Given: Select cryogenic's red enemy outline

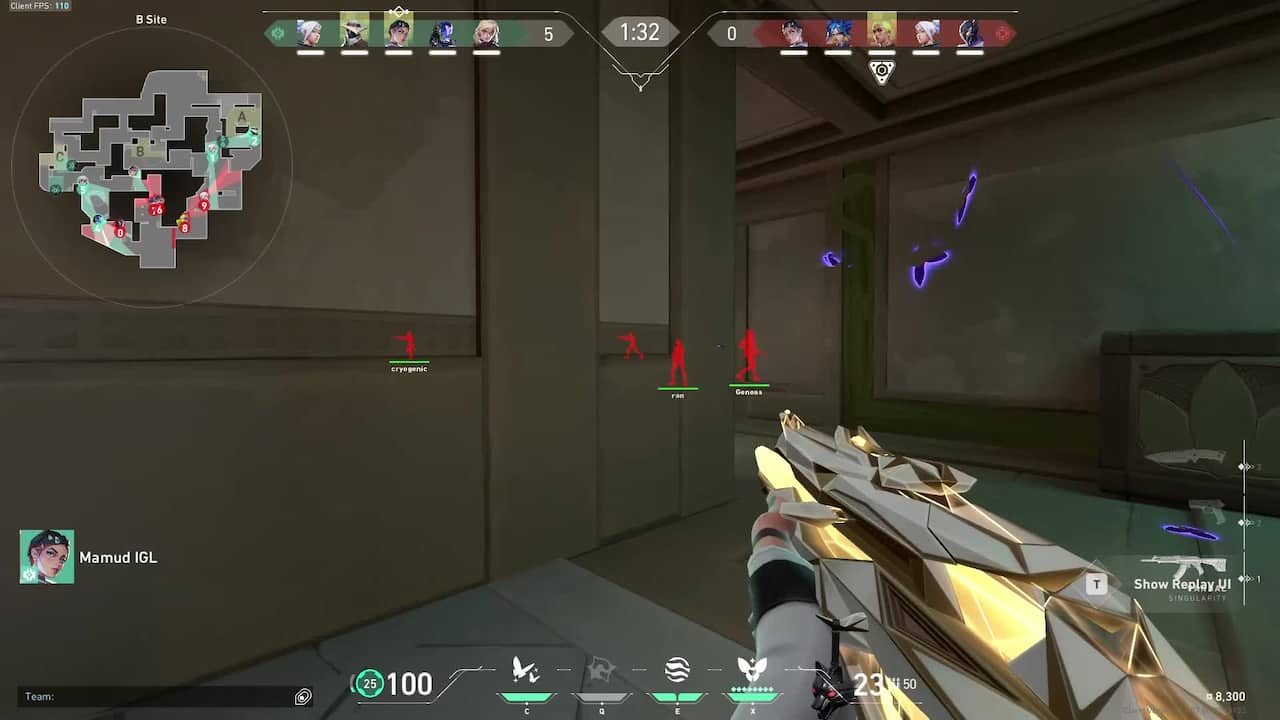Looking at the screenshot, I should tap(408, 343).
